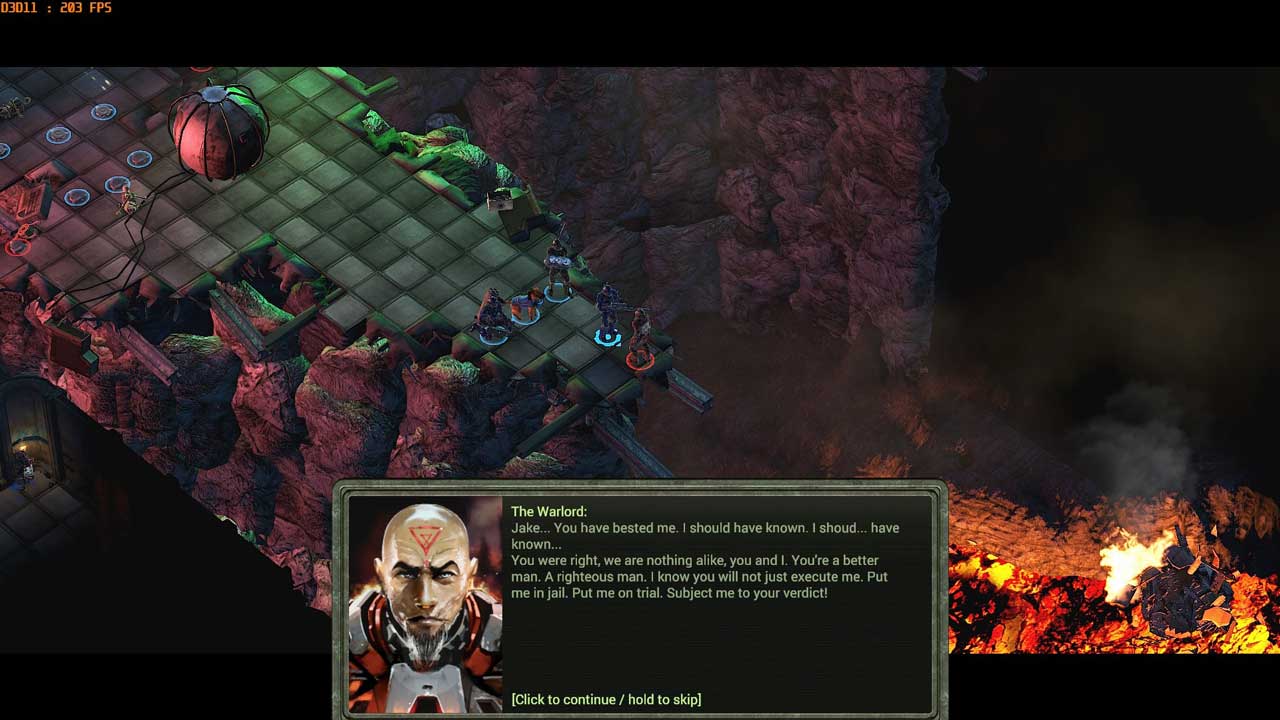Click to continue the Warlord's dialogue
The image size is (1280, 720).
pyautogui.click(x=606, y=699)
